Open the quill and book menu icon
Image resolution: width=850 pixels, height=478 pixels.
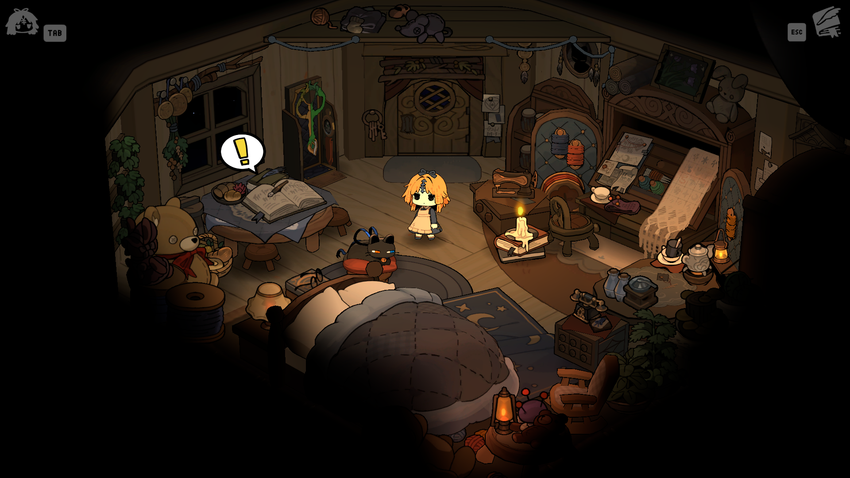[x=827, y=22]
